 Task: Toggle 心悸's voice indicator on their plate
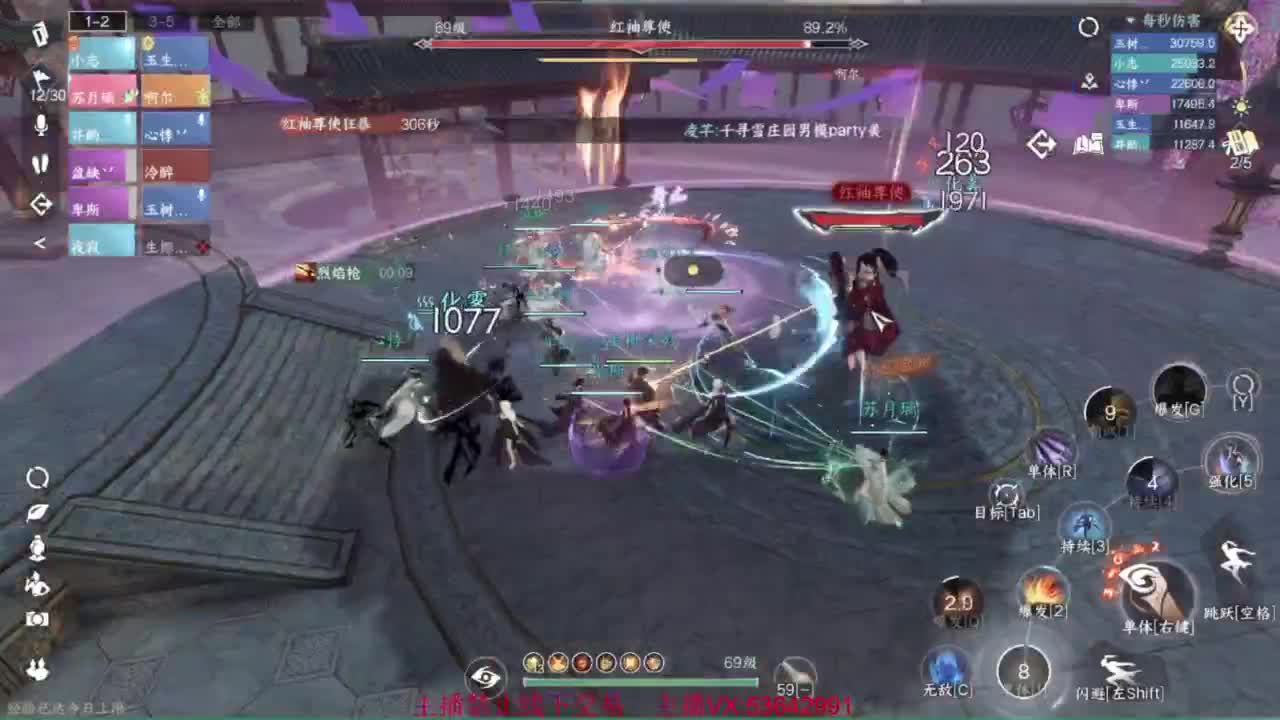200,120
